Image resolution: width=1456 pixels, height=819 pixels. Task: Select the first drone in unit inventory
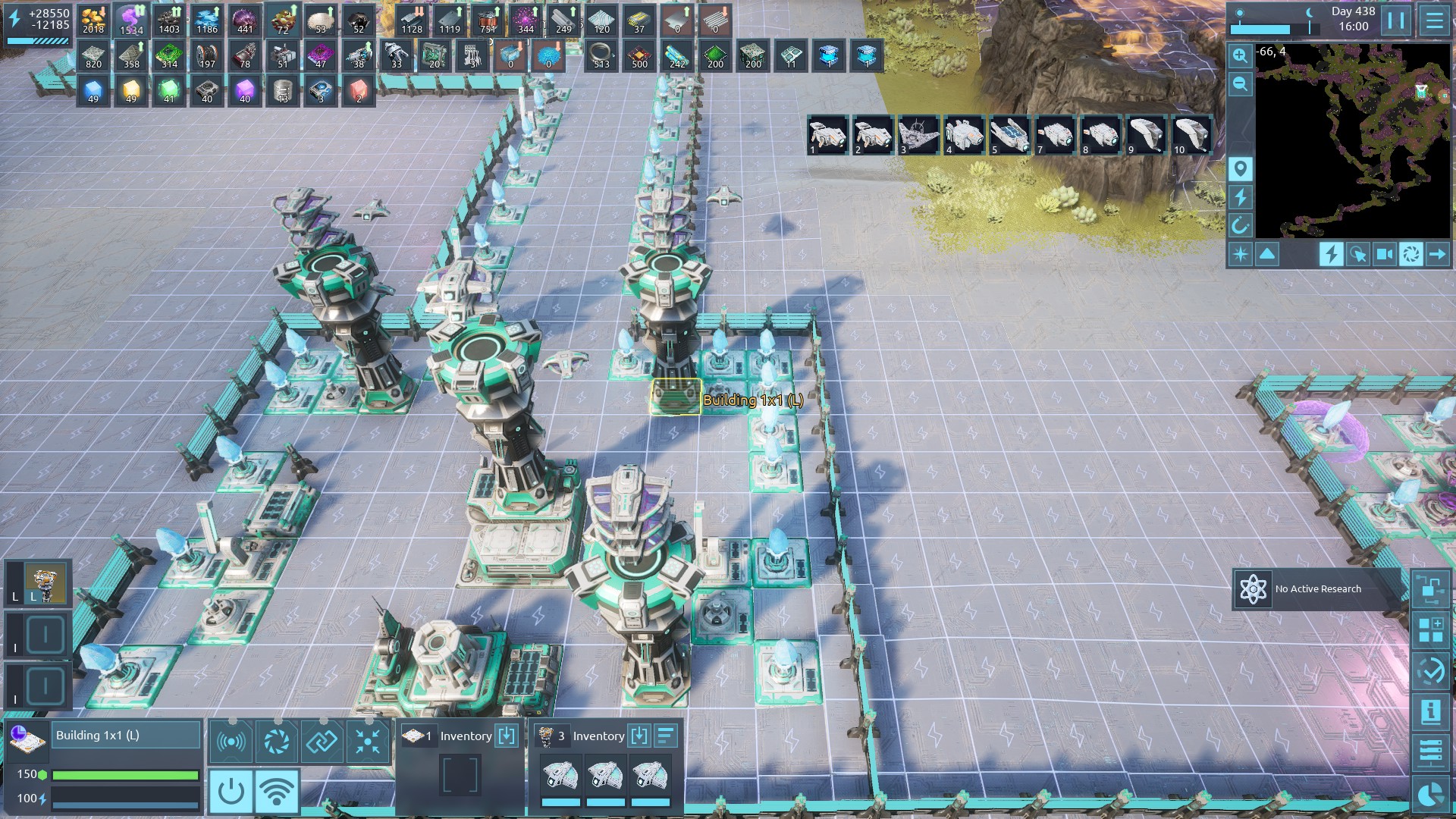tap(560, 777)
